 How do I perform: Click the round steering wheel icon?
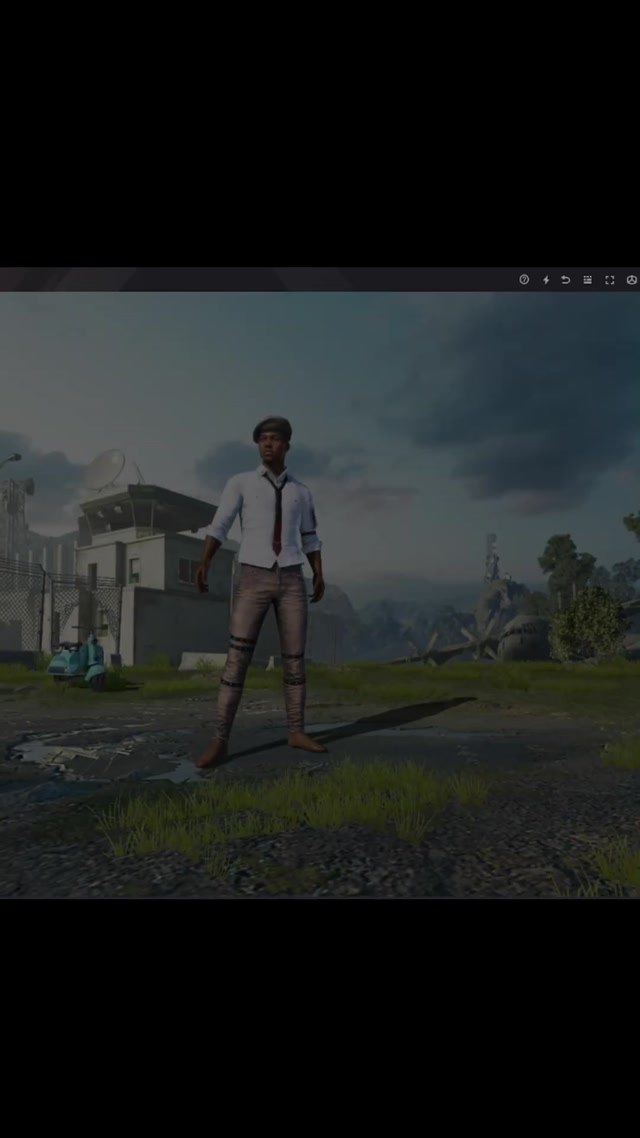coord(632,280)
